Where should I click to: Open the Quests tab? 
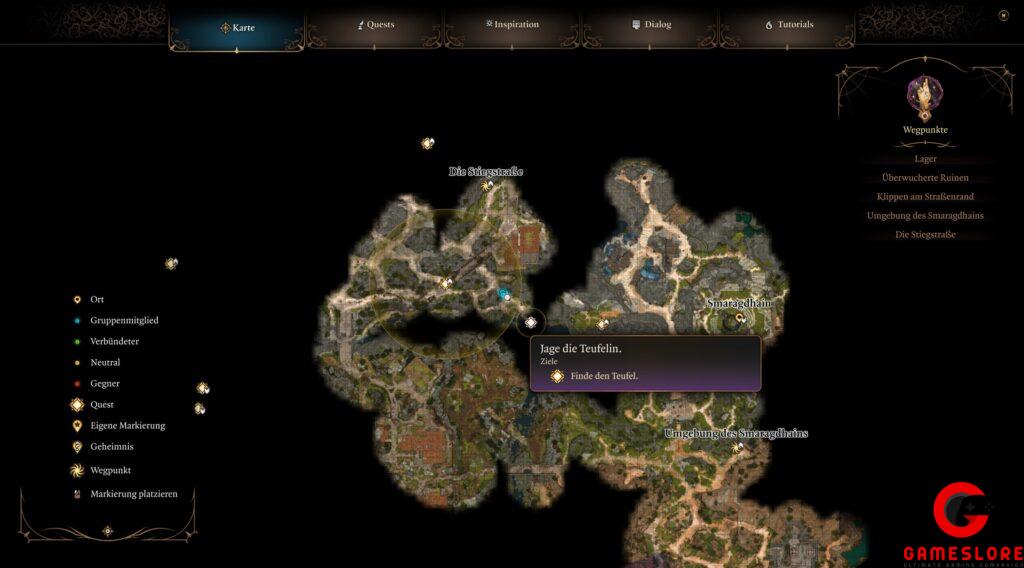click(376, 25)
